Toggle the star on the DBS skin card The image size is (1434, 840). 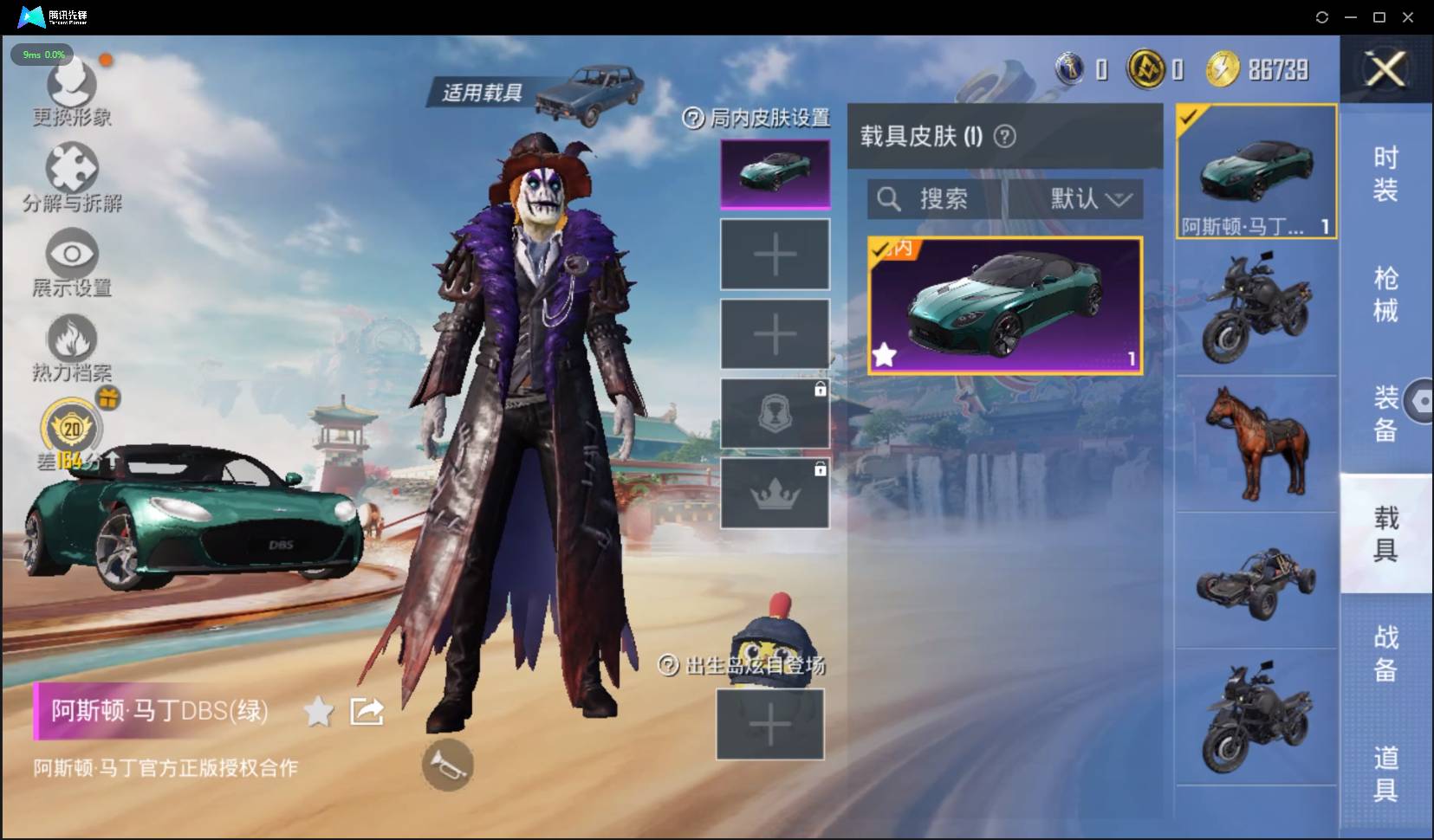[x=886, y=354]
